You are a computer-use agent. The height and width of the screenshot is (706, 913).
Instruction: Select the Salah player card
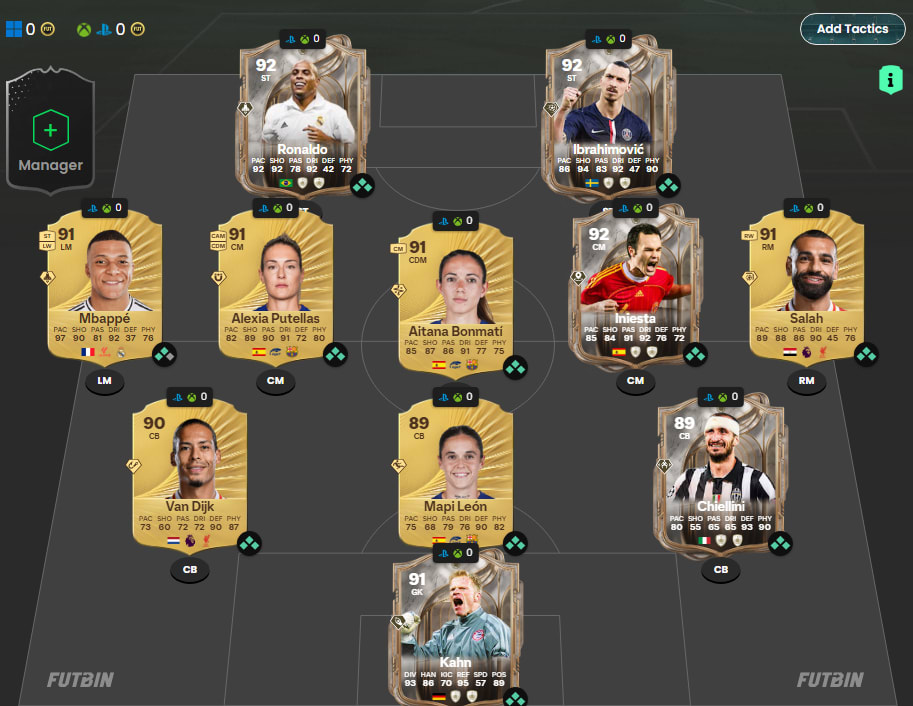coord(806,282)
